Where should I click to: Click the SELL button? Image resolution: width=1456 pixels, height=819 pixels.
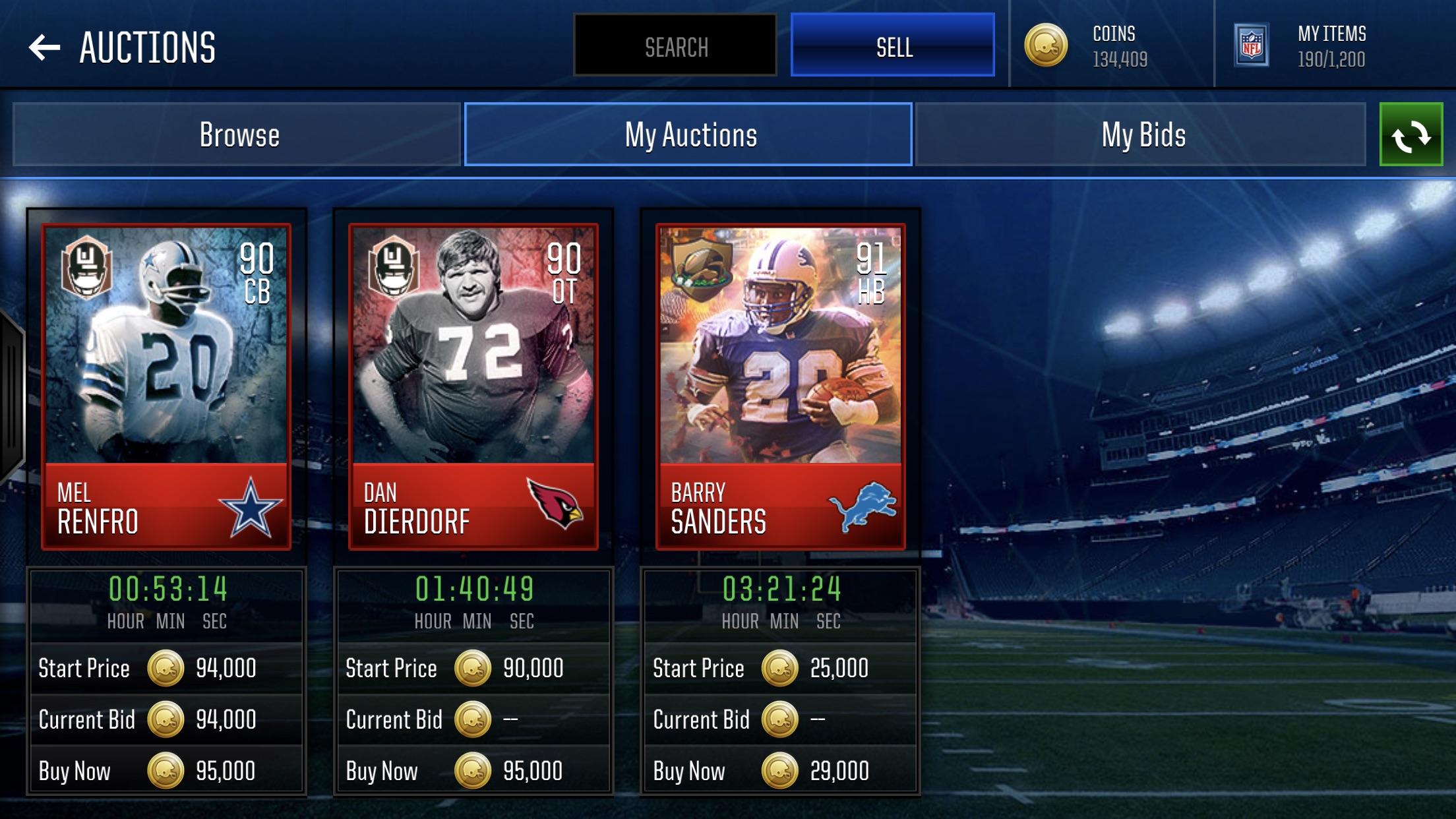(892, 44)
